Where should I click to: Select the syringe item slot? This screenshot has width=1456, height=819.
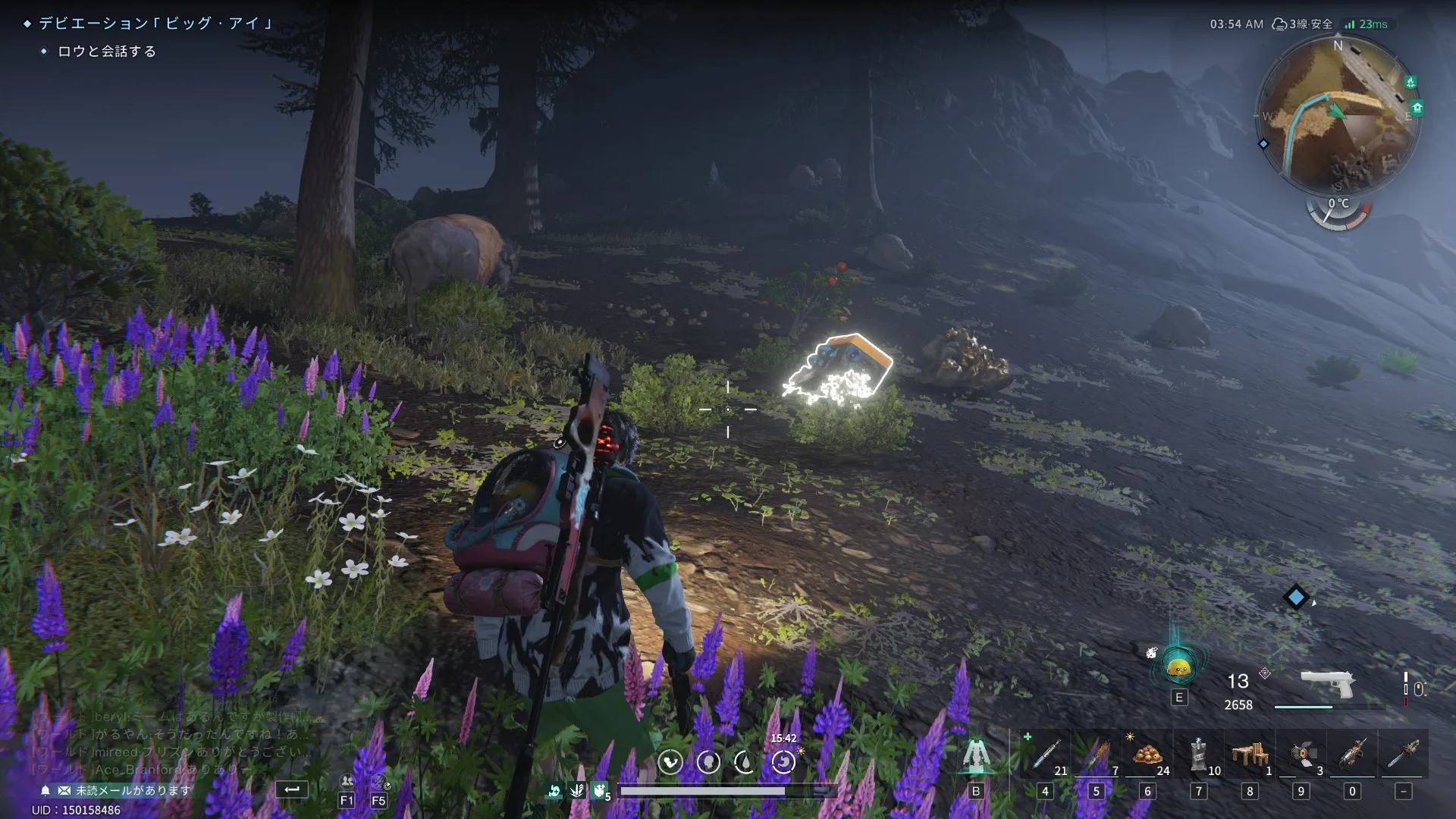1045,755
